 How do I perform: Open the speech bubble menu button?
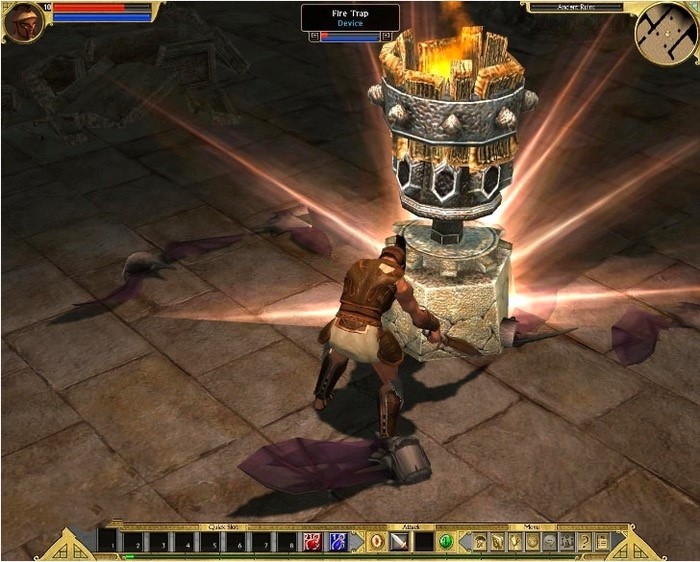coord(549,541)
